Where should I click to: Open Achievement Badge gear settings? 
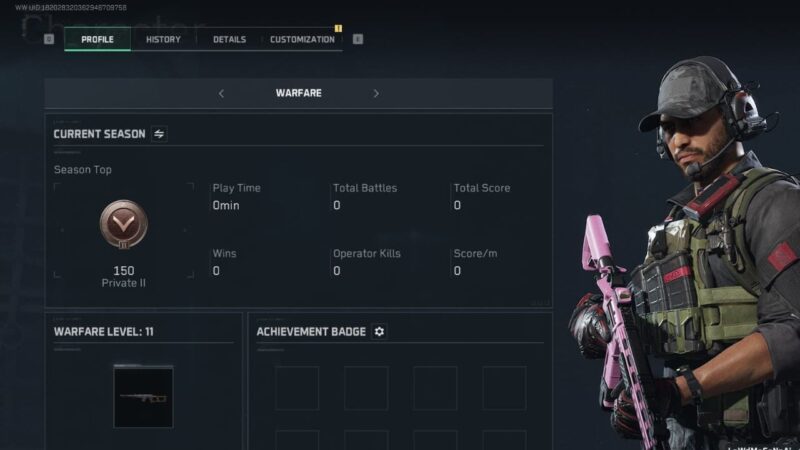pyautogui.click(x=379, y=331)
